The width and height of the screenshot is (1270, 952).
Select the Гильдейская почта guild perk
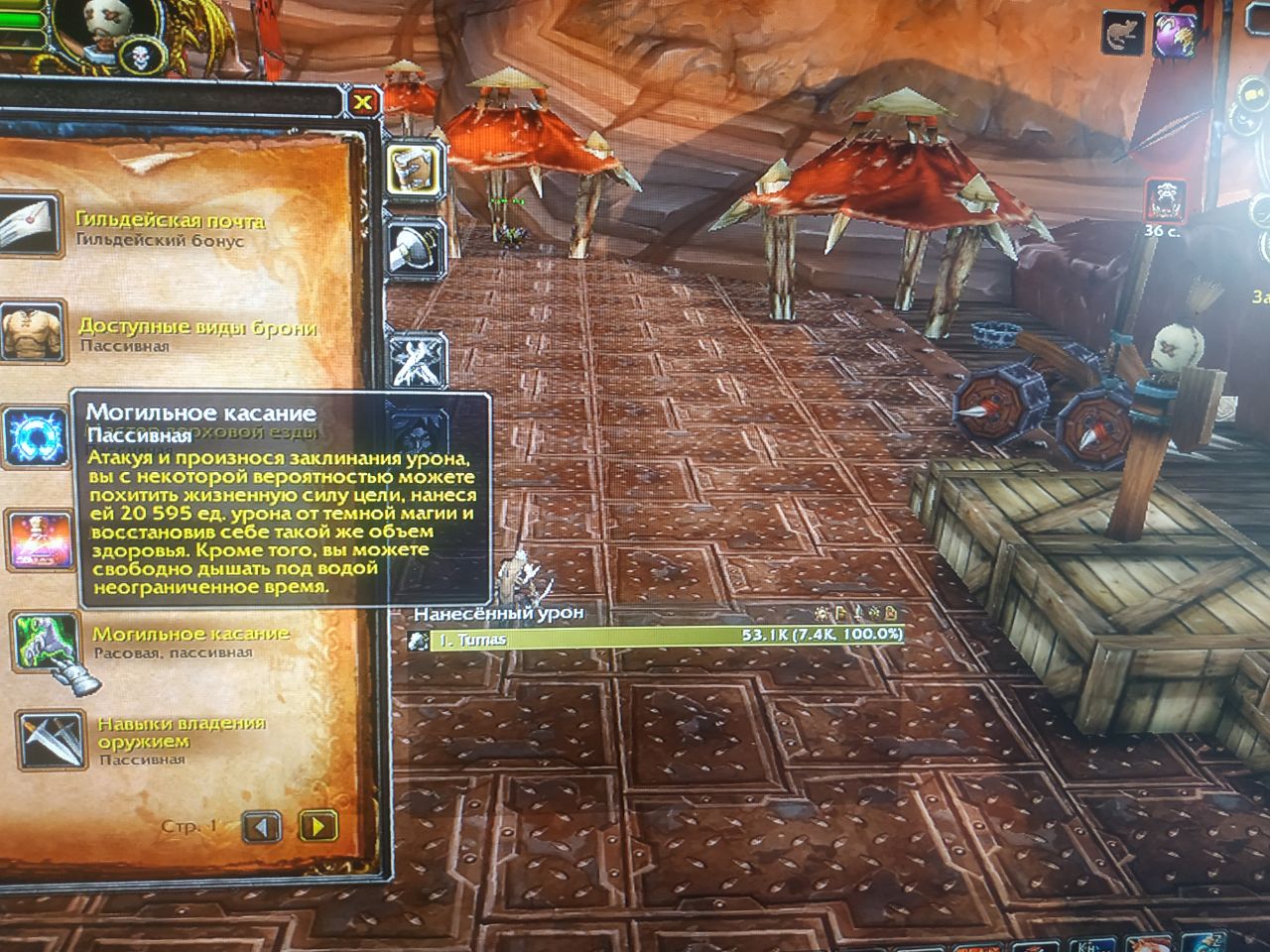pos(28,227)
